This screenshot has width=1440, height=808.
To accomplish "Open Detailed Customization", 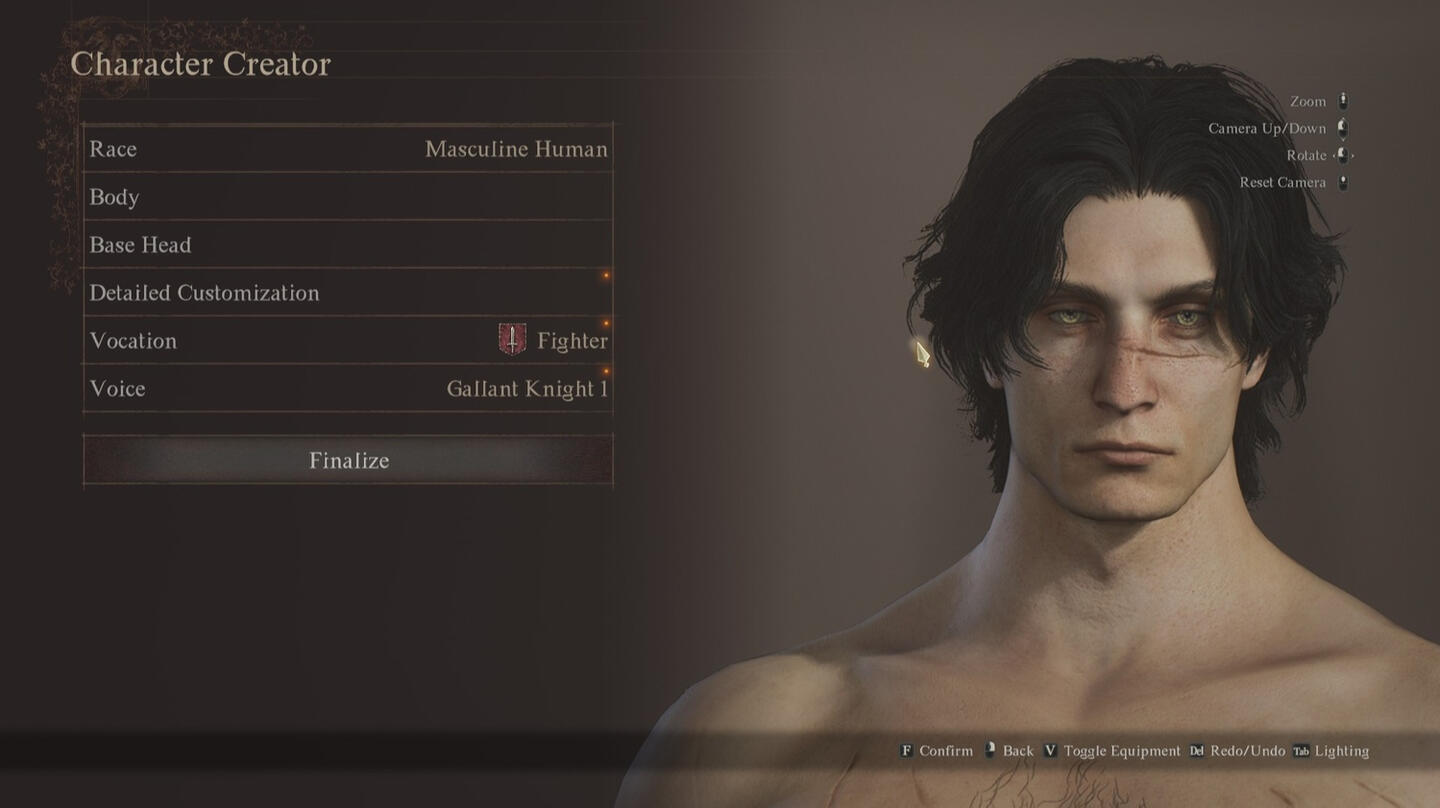I will [x=348, y=293].
